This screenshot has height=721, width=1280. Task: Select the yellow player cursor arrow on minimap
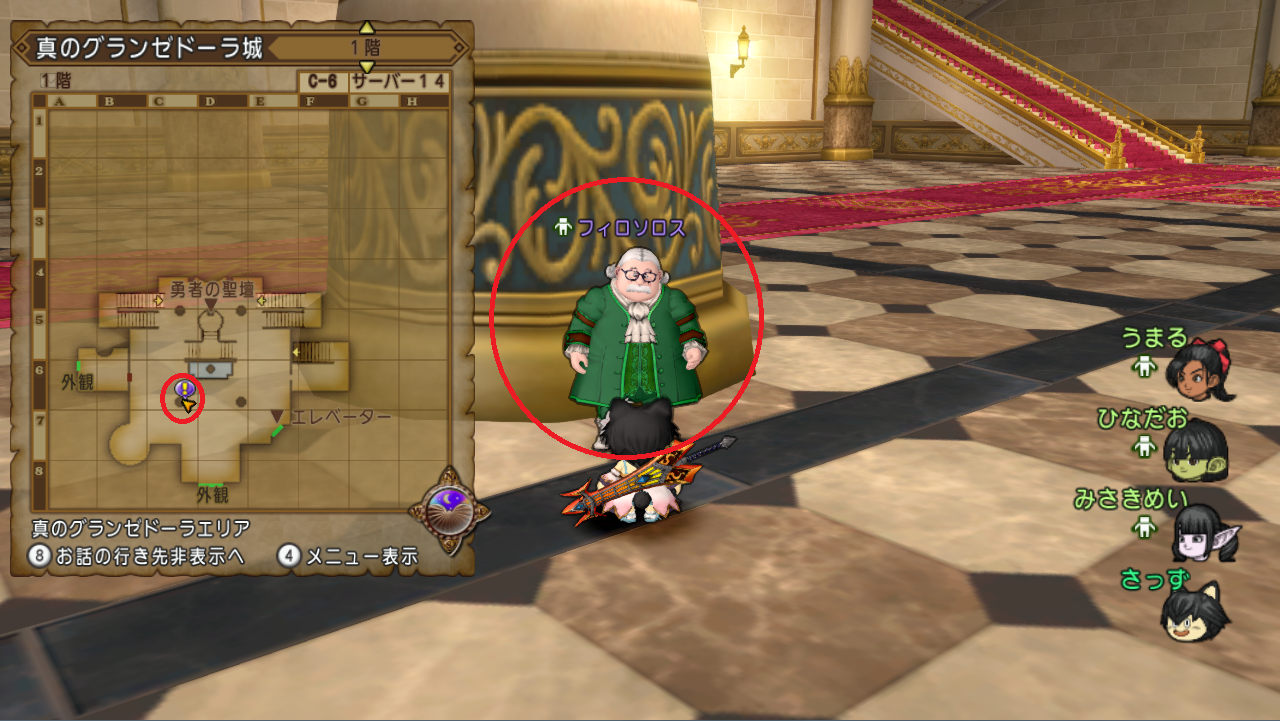tap(188, 406)
